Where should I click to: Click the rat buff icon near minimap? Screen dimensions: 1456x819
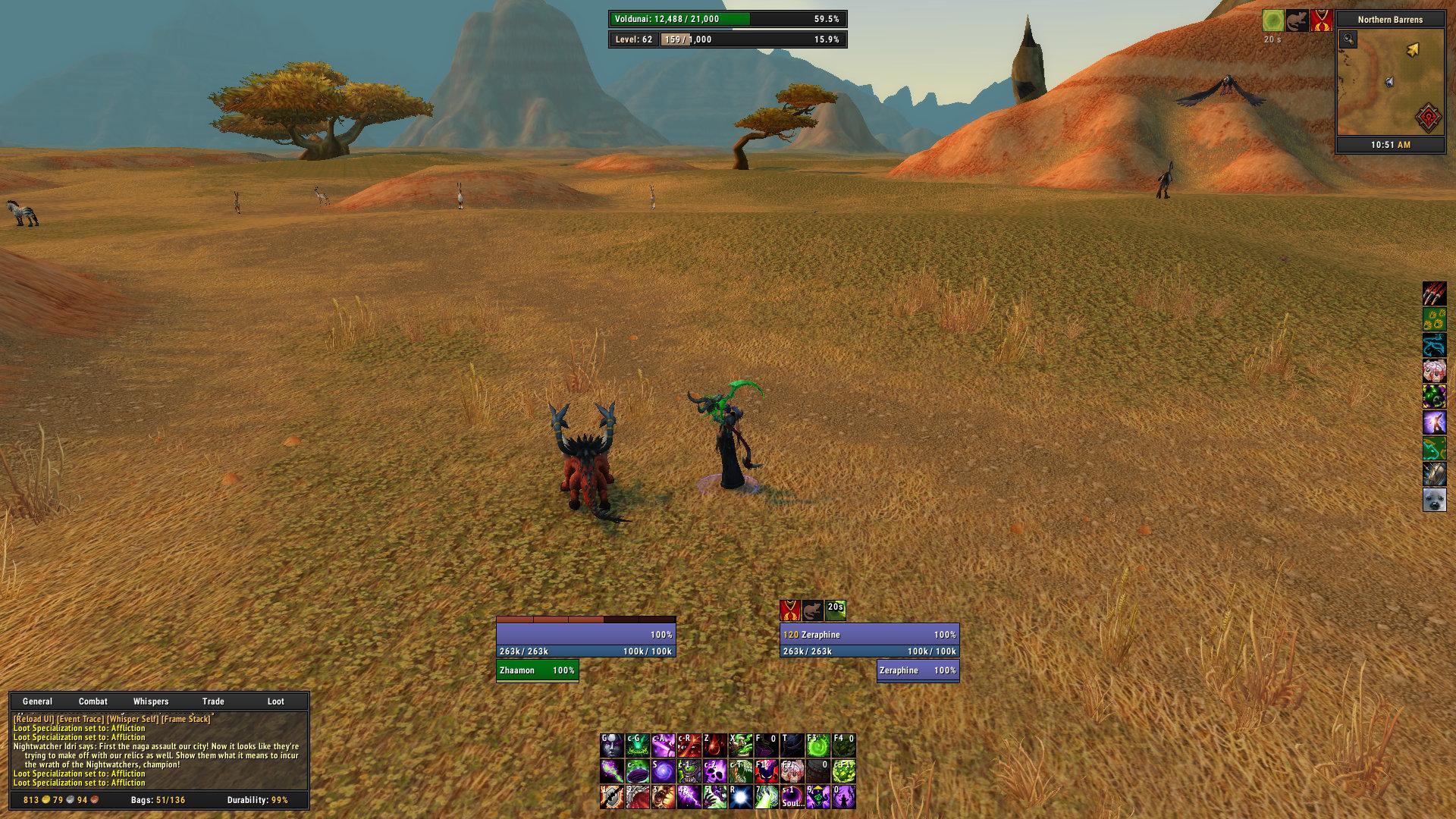[x=1297, y=20]
